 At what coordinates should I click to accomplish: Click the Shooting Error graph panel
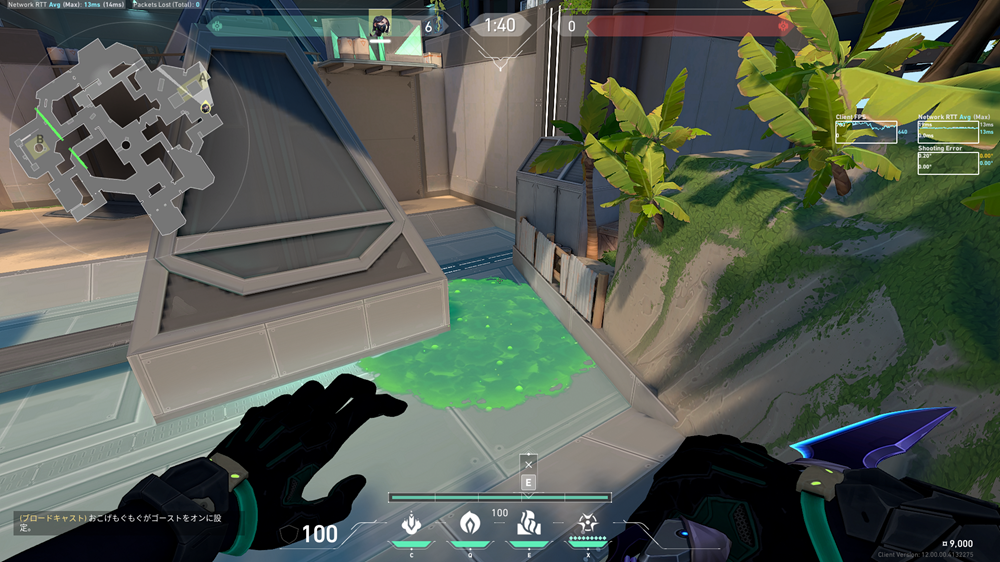[947, 162]
